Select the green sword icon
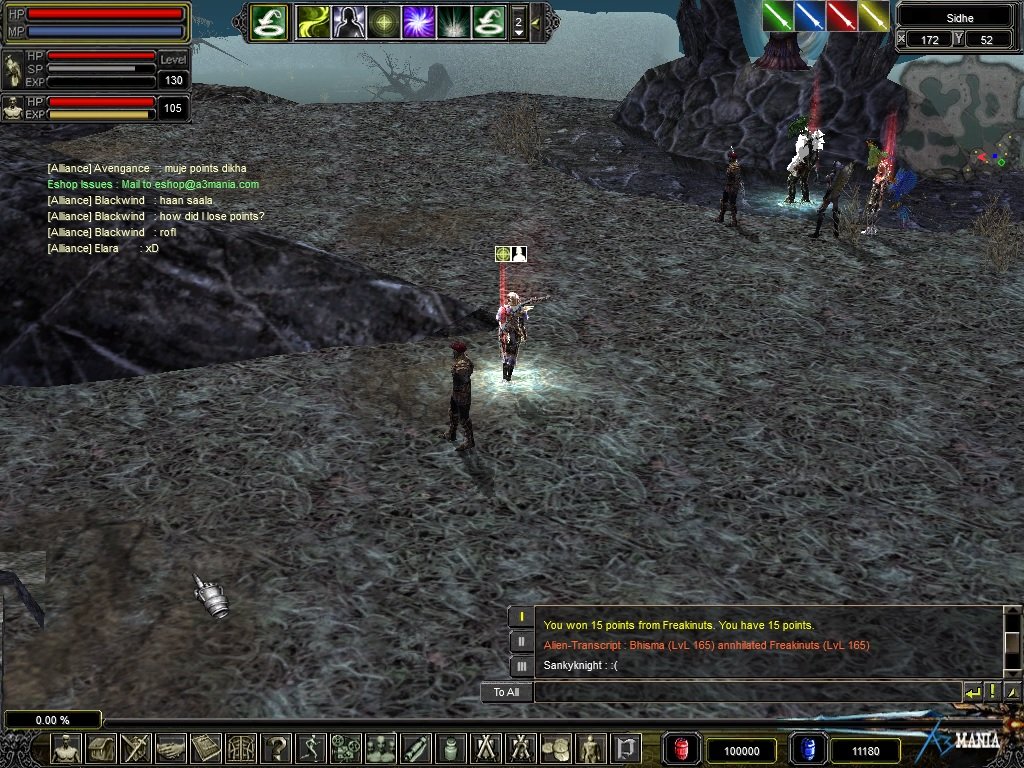The image size is (1024, 768). coord(777,16)
